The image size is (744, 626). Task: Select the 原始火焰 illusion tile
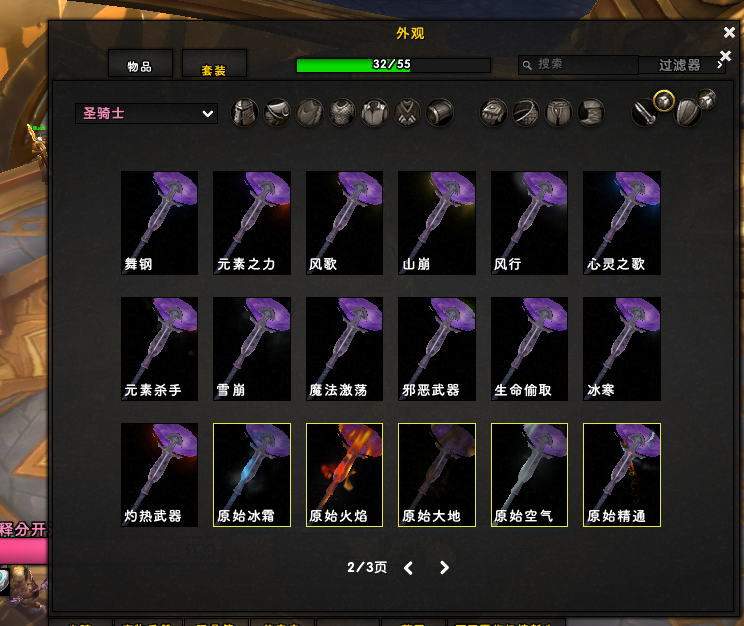344,475
